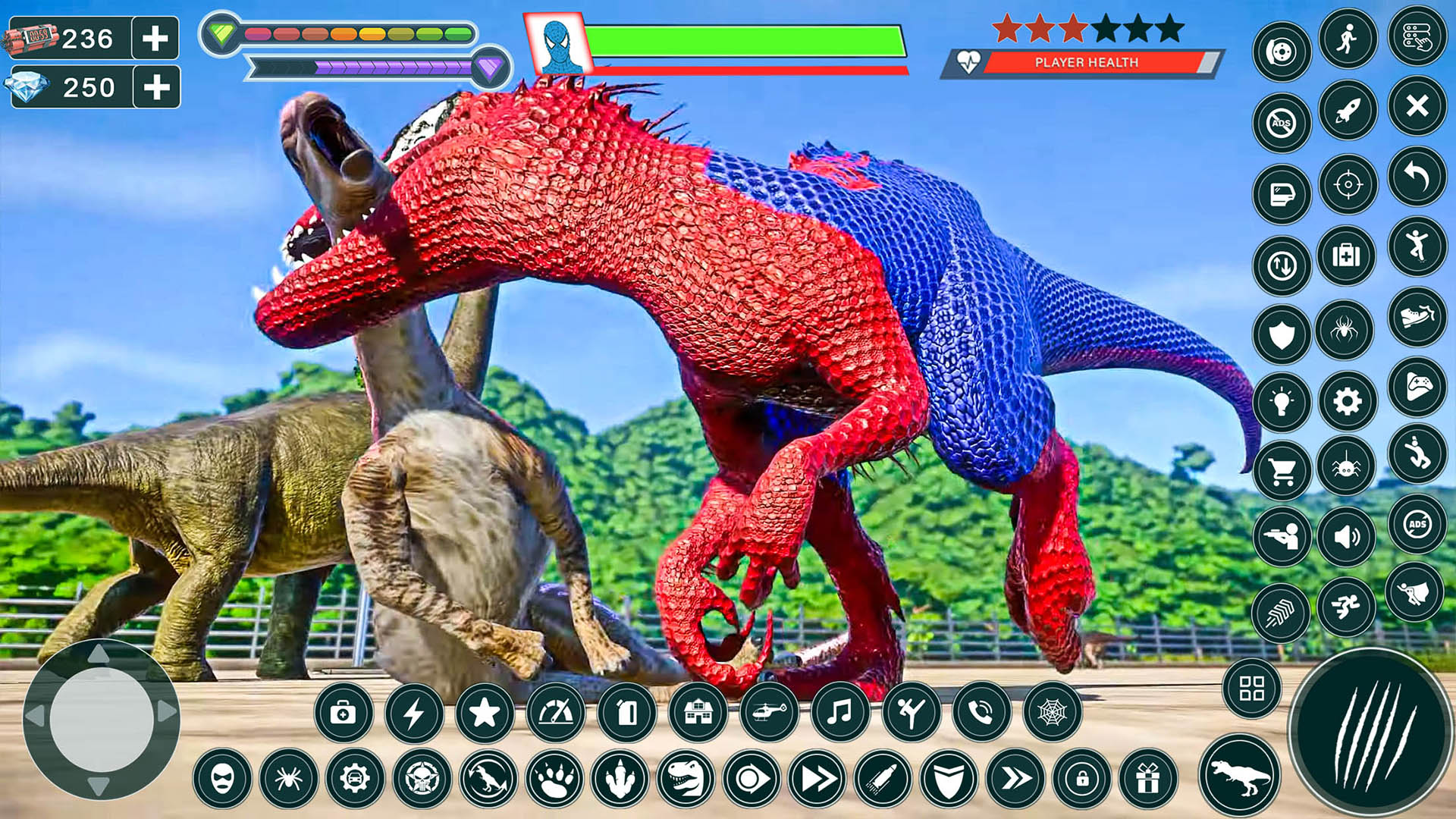Open the shop cart menu
Screen dimensions: 1456x819
[x=1283, y=470]
